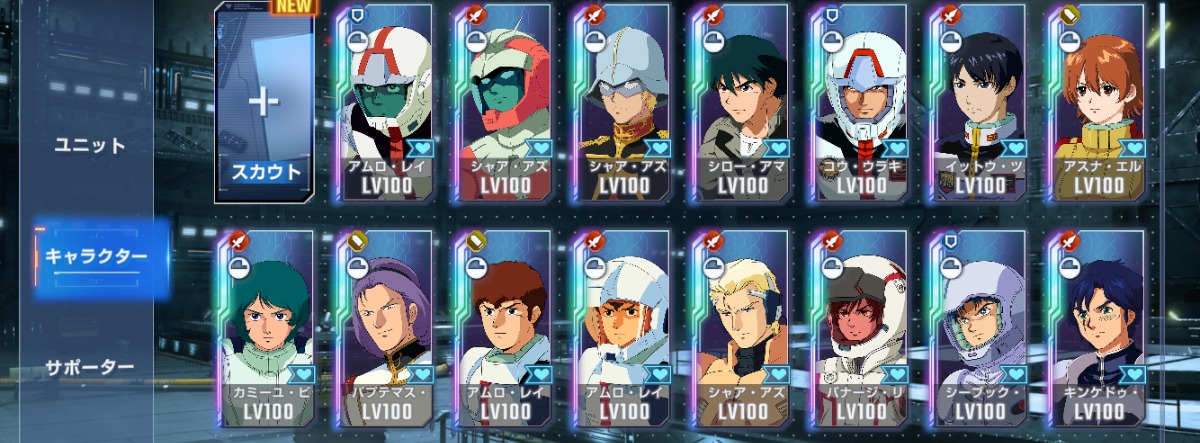1200x443 pixels.
Task: Select the キャラクター tab
Action: [96, 256]
